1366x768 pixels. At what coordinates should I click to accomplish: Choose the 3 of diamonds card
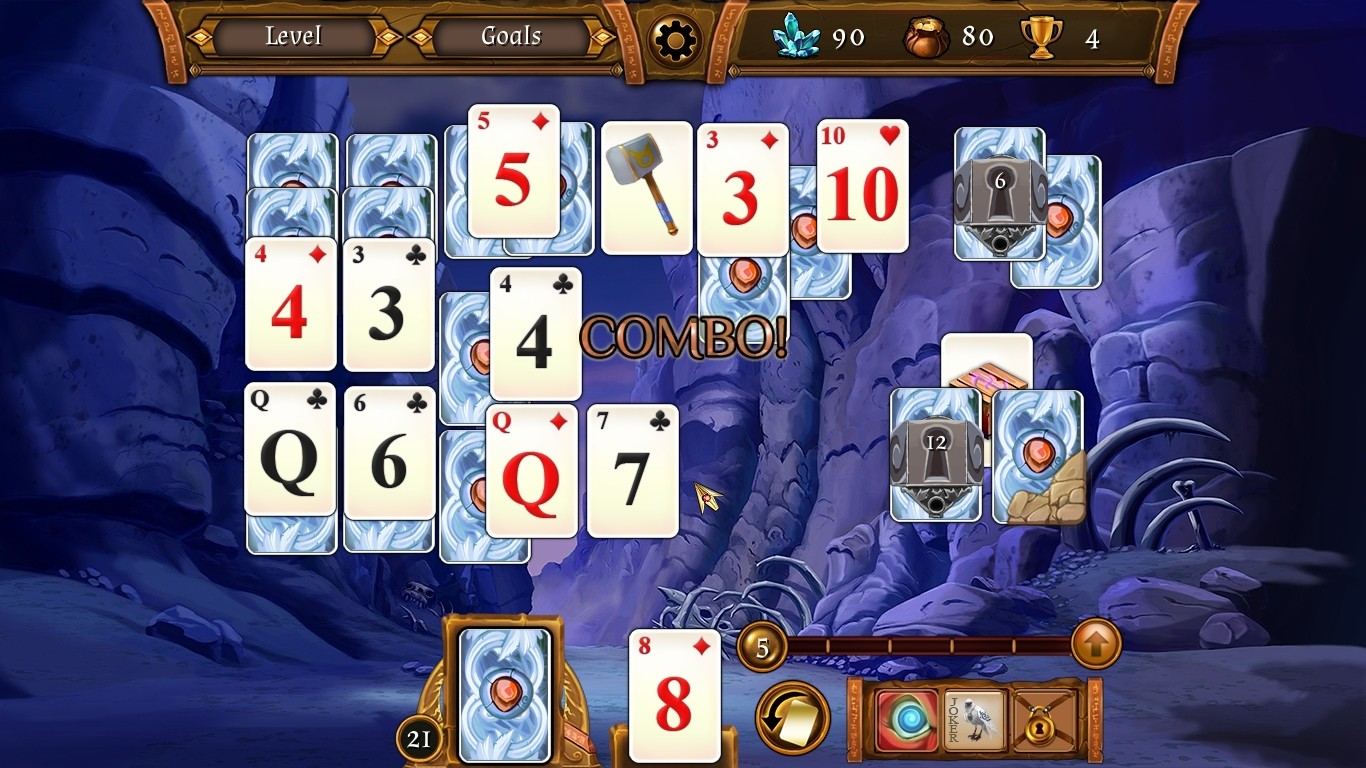[x=741, y=190]
